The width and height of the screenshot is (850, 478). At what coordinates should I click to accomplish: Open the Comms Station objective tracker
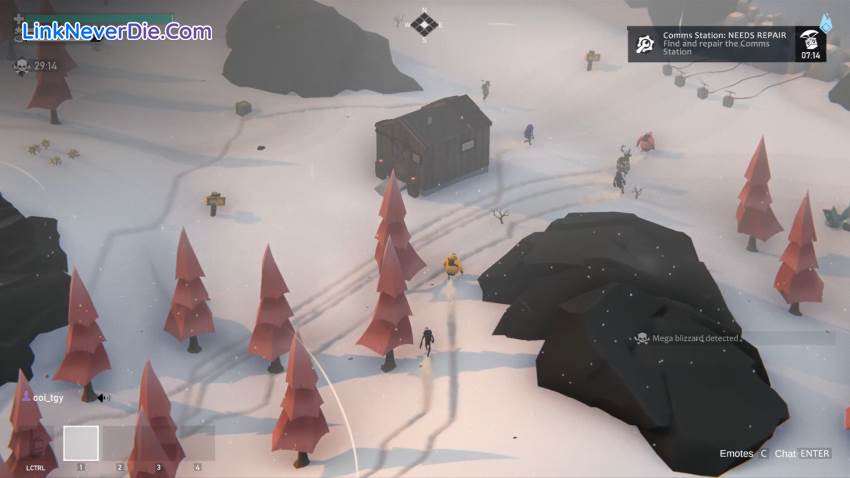point(727,44)
